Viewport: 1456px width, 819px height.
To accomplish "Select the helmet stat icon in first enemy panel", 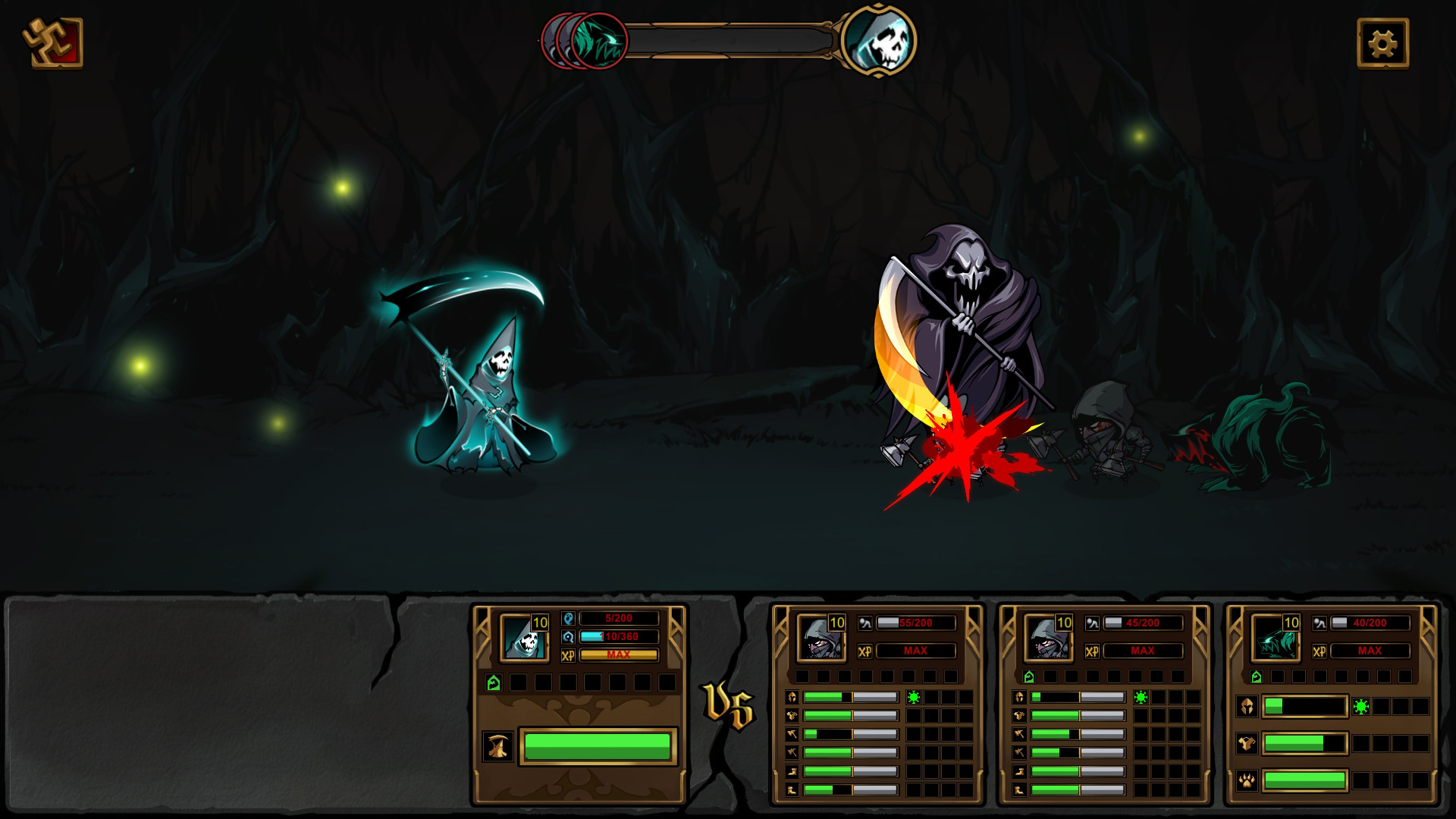I will (792, 698).
